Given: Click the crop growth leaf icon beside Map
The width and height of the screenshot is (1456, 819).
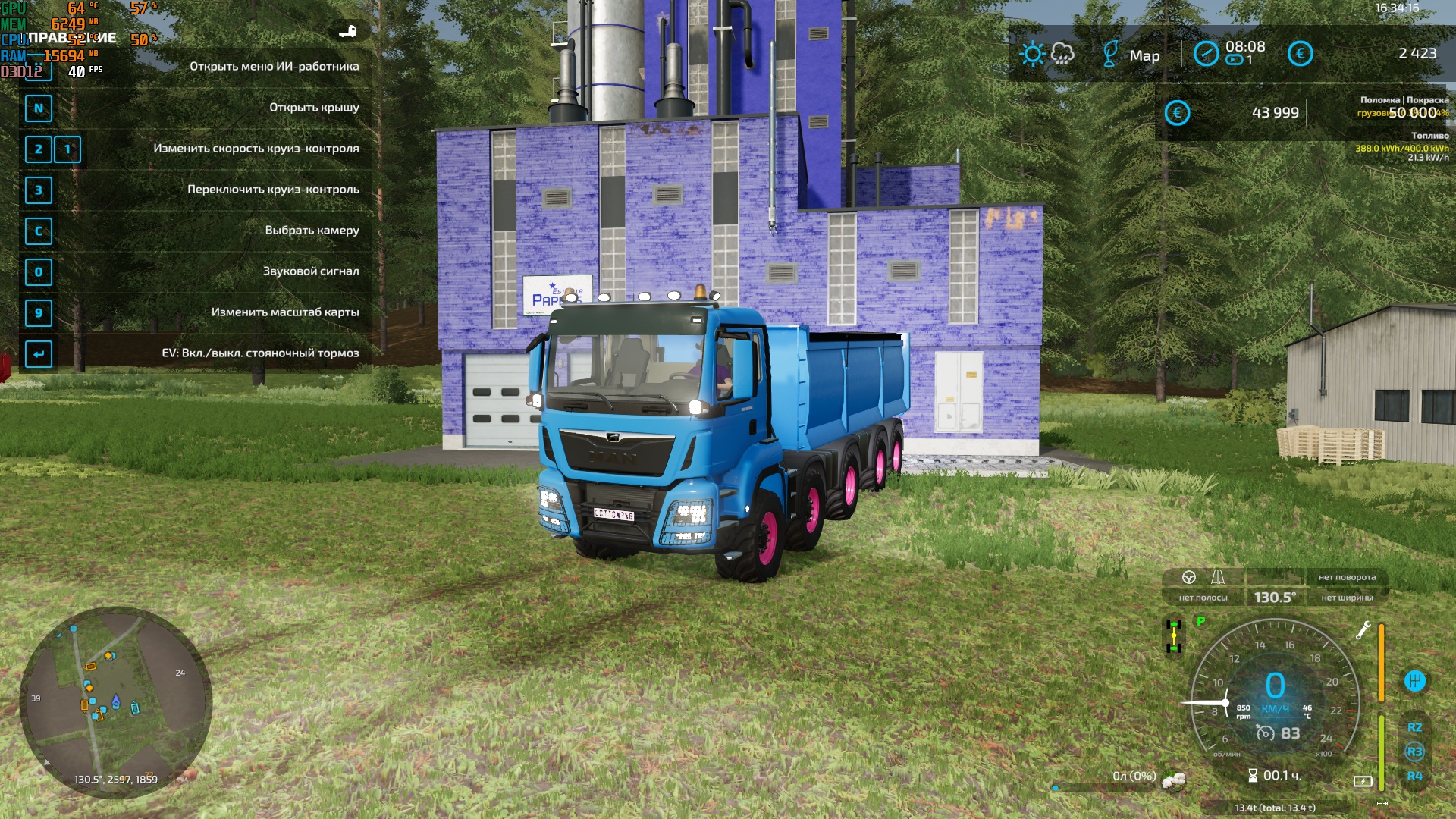Looking at the screenshot, I should tap(1110, 54).
